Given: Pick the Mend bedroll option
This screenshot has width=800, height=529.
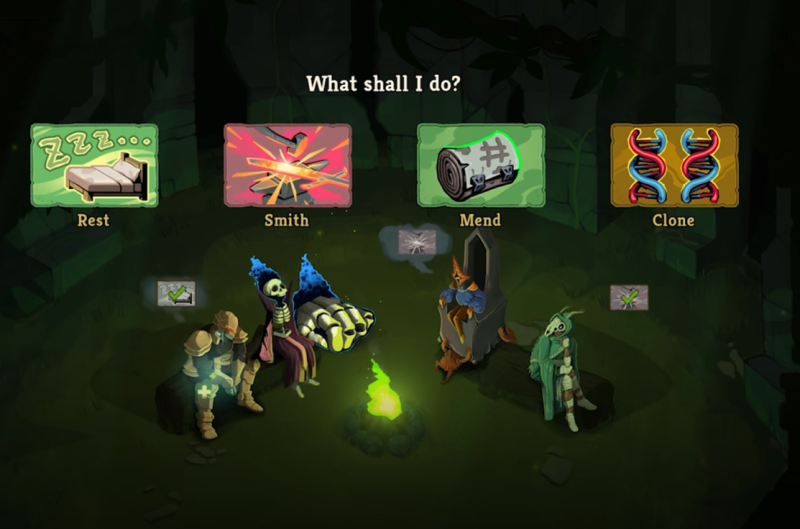Looking at the screenshot, I should click(x=480, y=165).
